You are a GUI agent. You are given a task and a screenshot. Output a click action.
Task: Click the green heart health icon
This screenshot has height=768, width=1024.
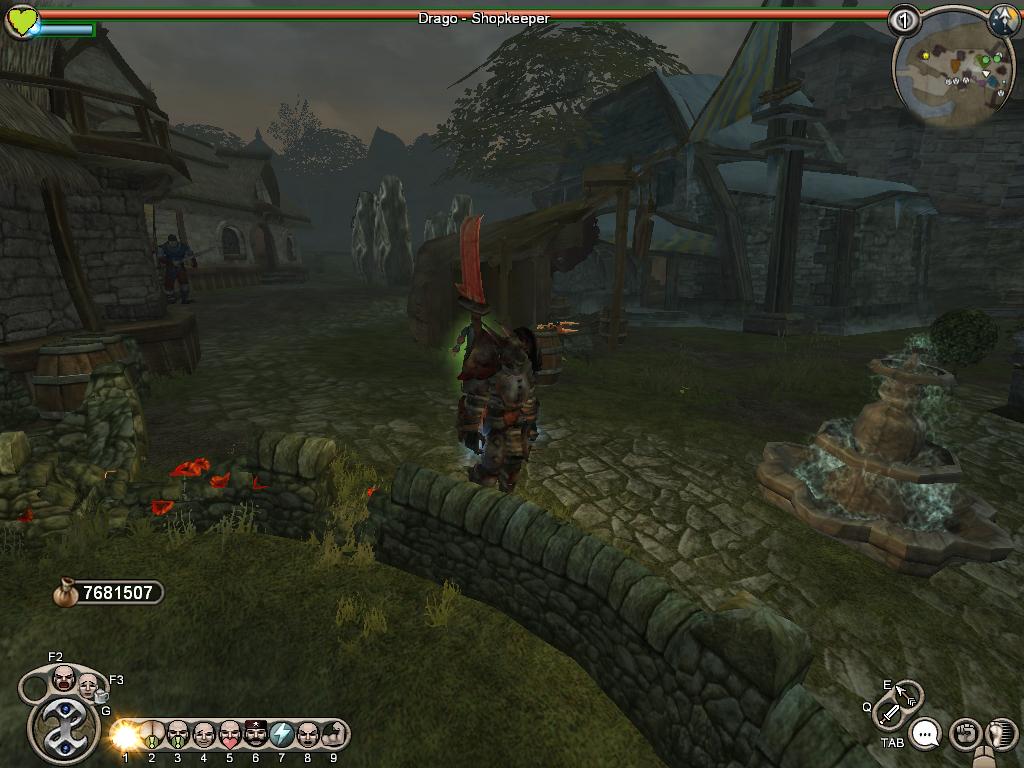pos(21,21)
